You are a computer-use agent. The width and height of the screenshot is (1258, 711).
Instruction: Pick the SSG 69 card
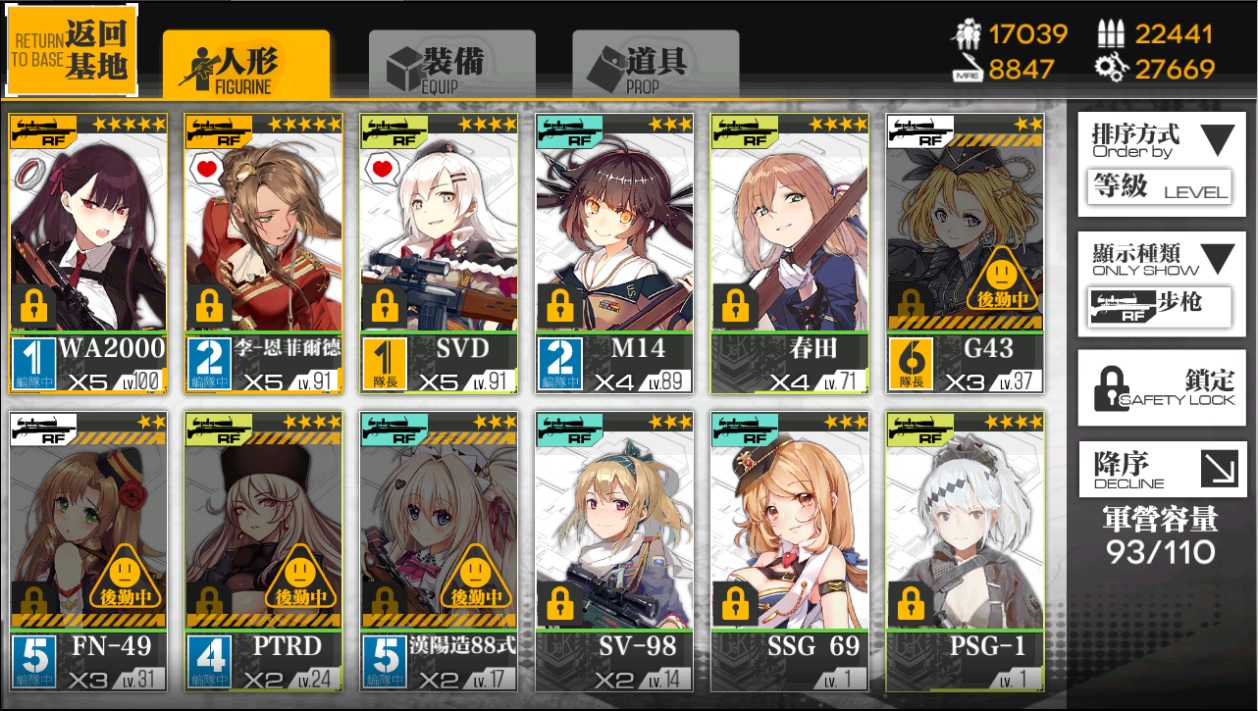pyautogui.click(x=789, y=551)
